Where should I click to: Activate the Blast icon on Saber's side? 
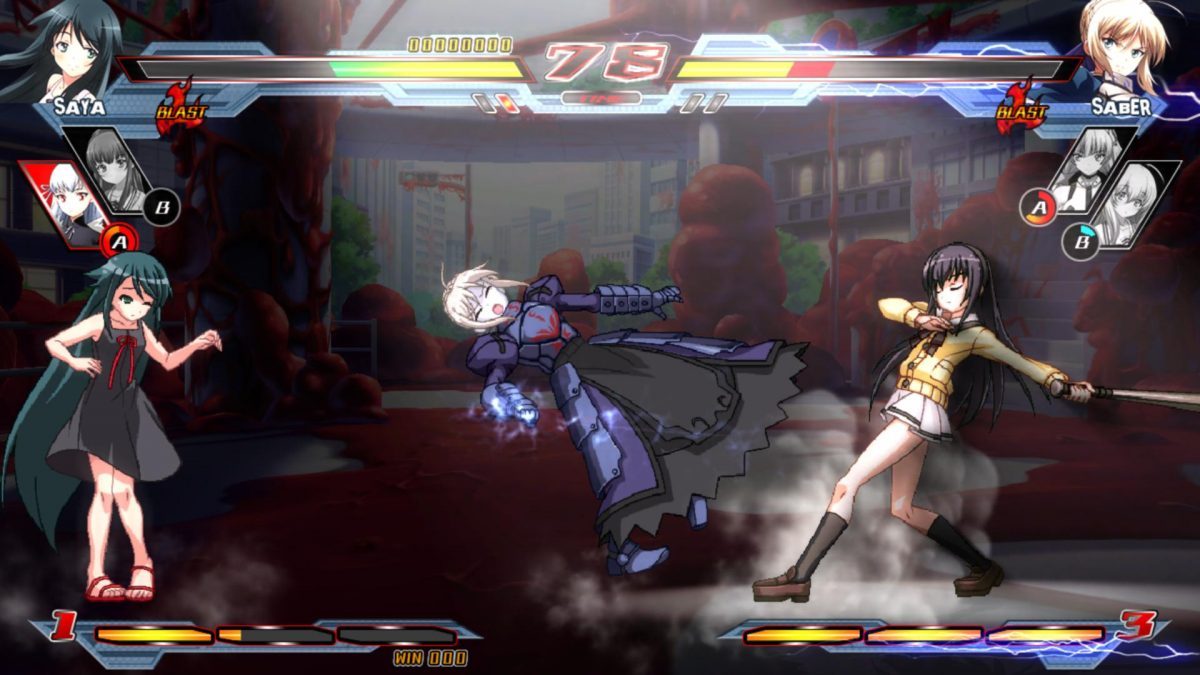point(1020,108)
